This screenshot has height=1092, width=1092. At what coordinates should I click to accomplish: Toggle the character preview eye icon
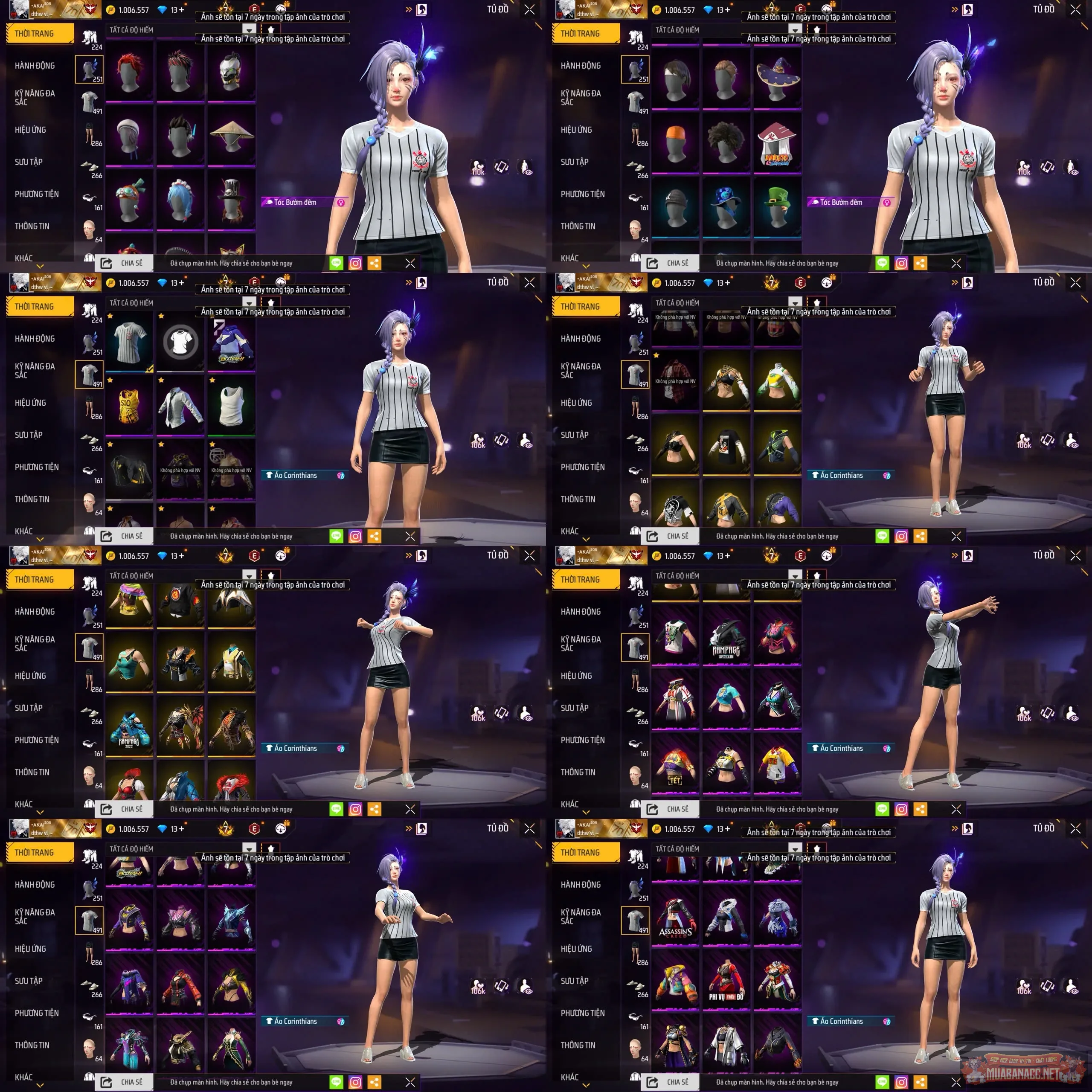(526, 167)
